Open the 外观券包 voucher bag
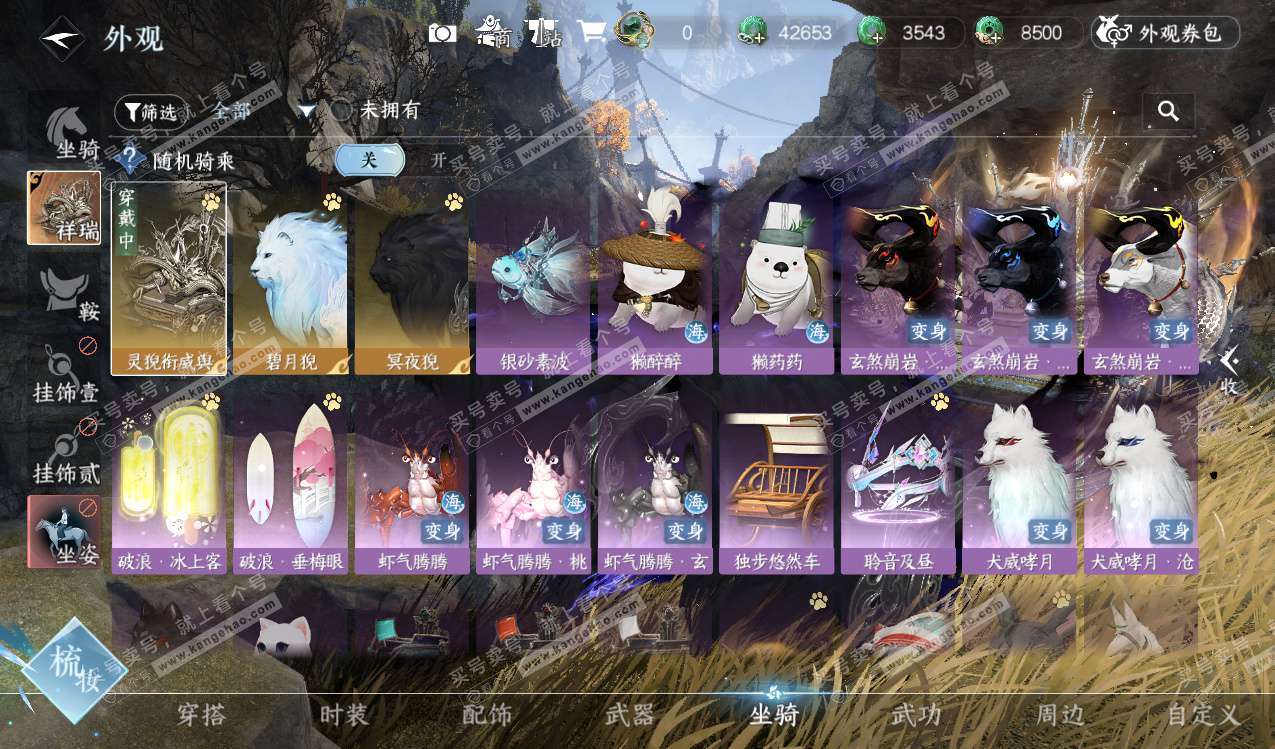 point(1166,33)
